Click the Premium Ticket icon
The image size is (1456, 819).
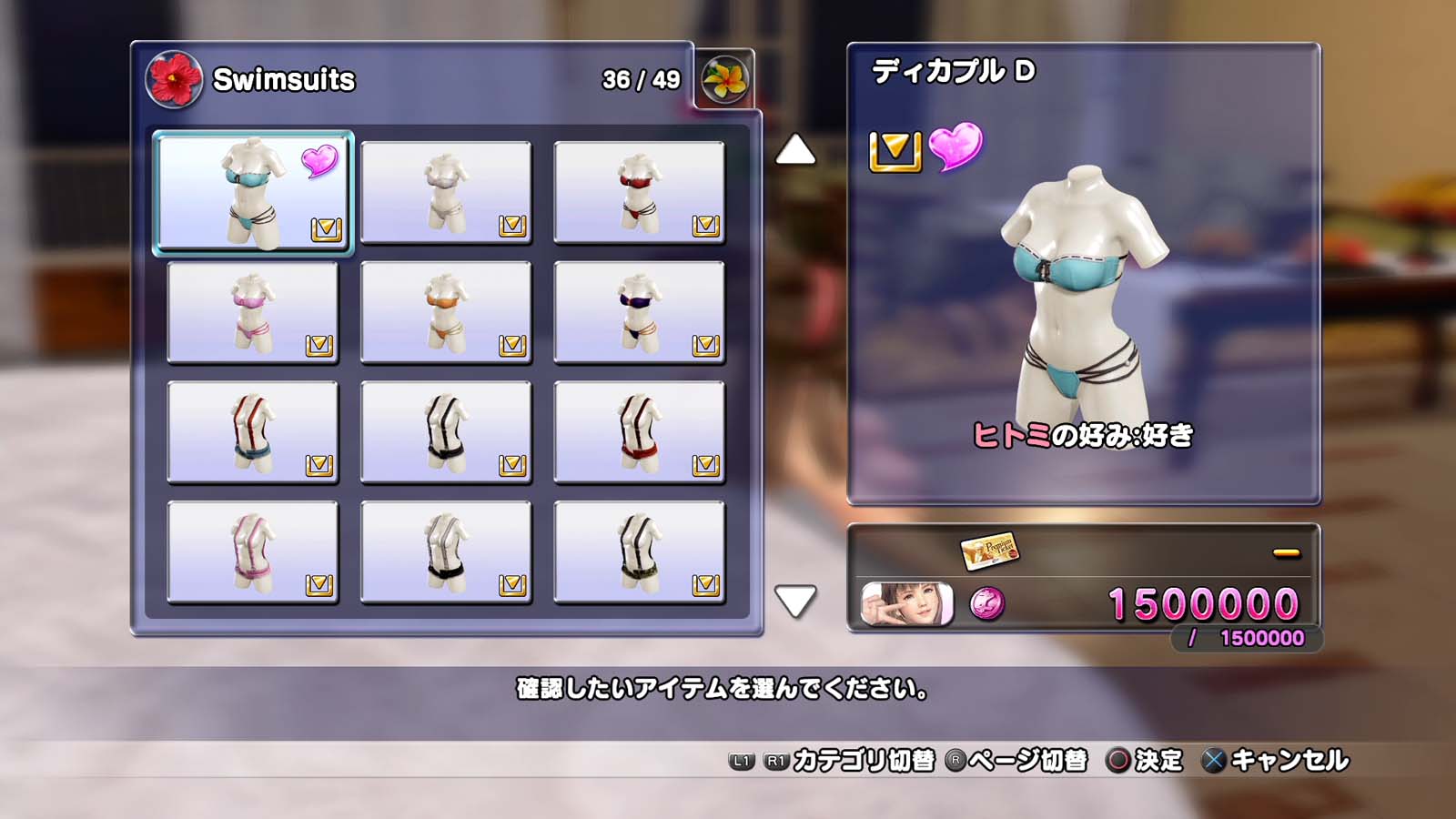(989, 550)
